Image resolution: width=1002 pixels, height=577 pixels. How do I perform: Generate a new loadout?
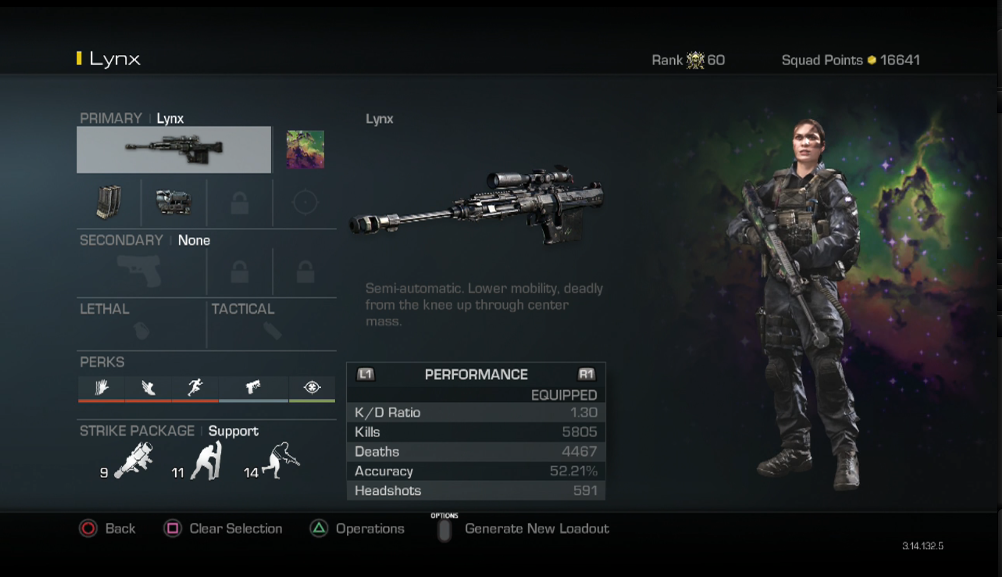(524, 528)
